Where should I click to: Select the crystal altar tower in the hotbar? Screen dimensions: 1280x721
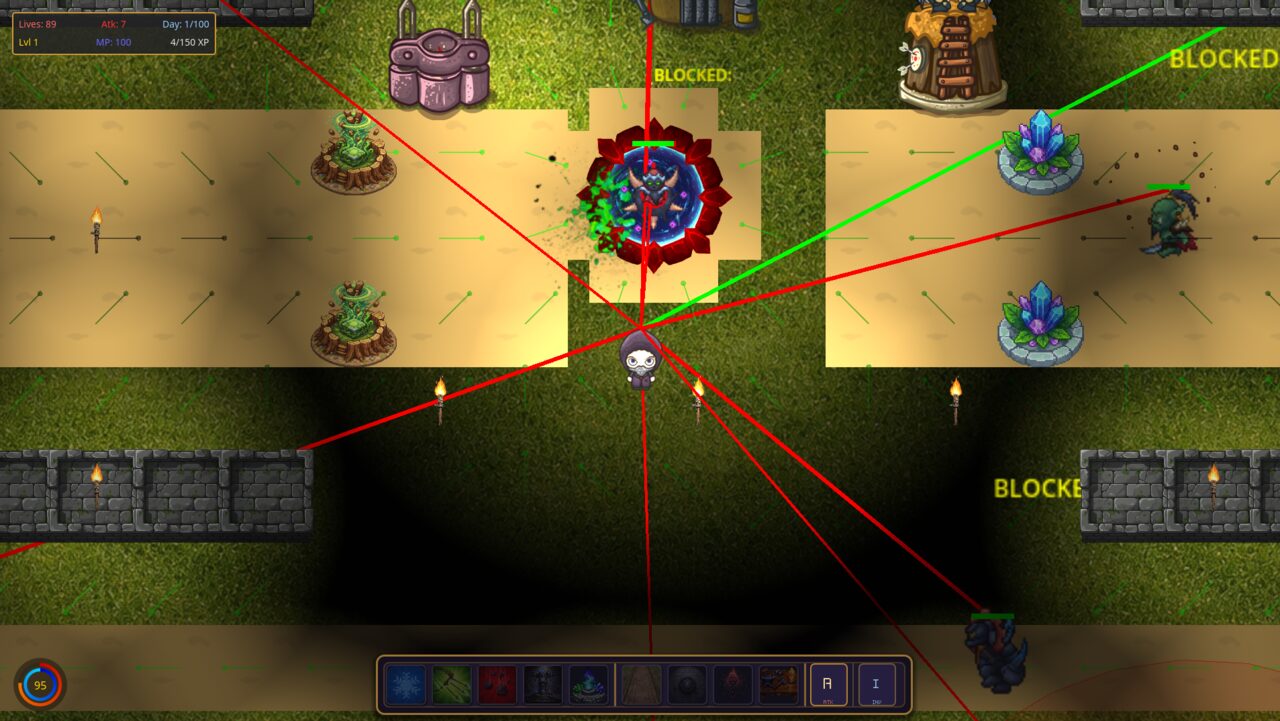point(586,686)
